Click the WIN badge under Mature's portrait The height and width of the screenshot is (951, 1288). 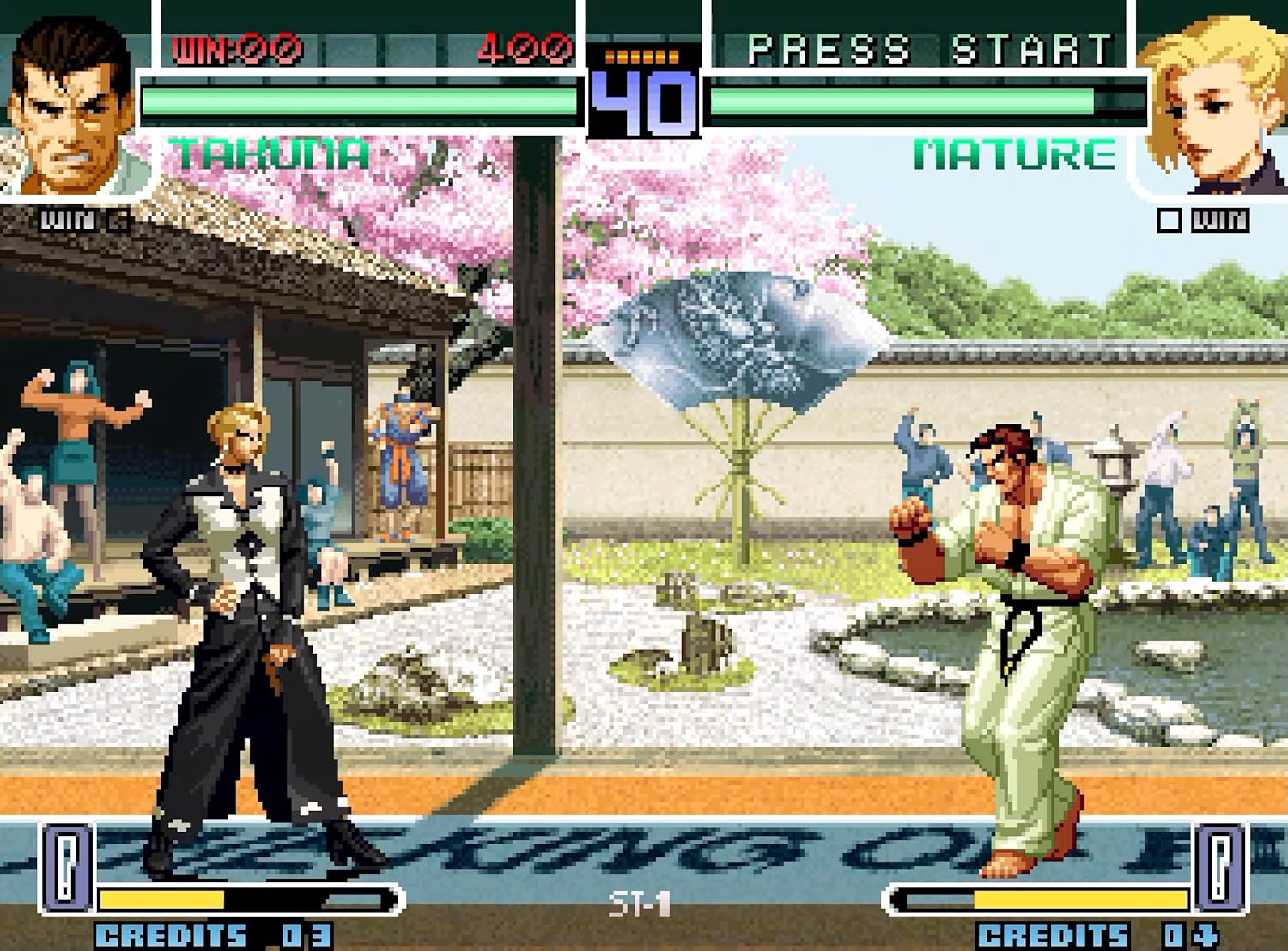pyautogui.click(x=1220, y=220)
